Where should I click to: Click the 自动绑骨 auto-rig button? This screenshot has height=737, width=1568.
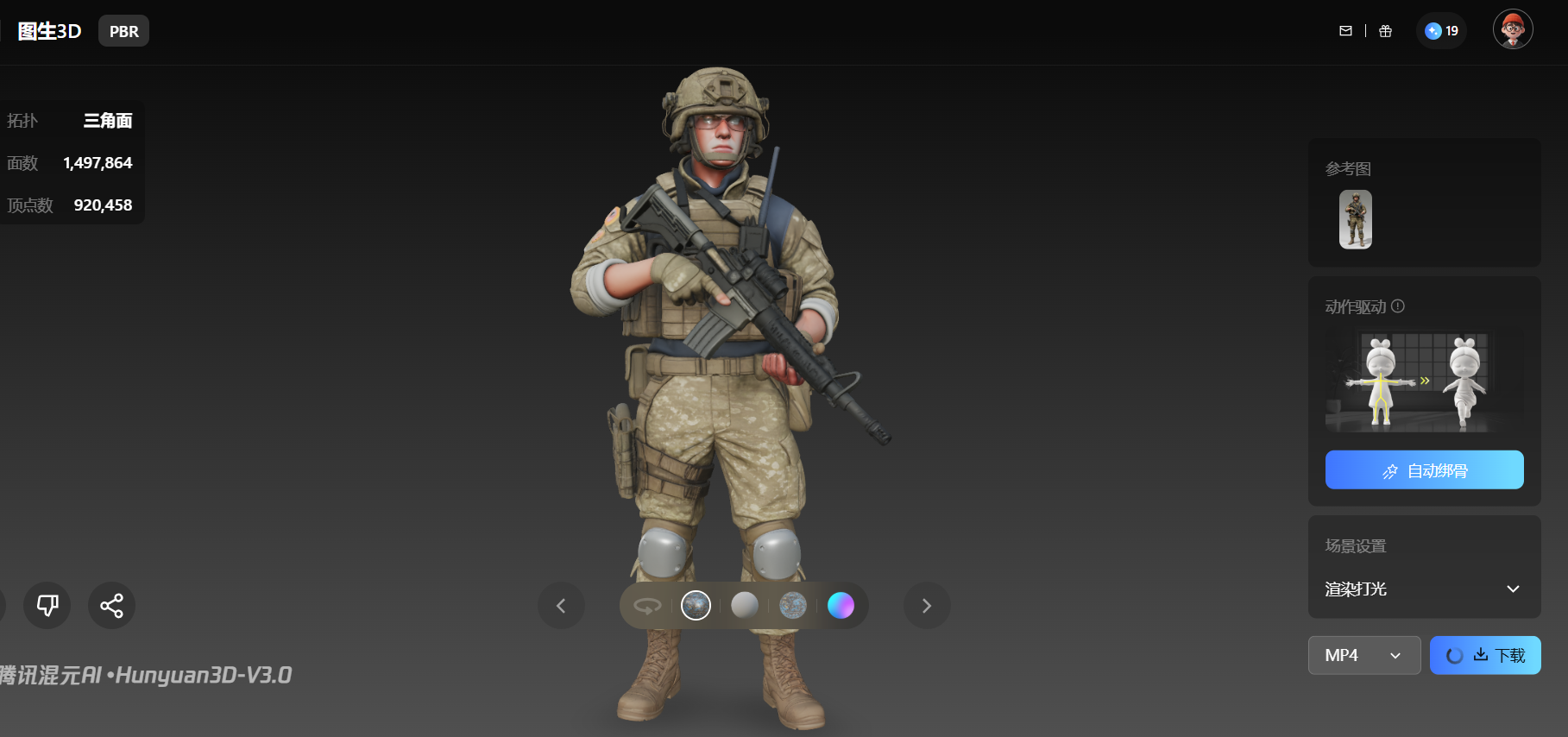(x=1424, y=470)
